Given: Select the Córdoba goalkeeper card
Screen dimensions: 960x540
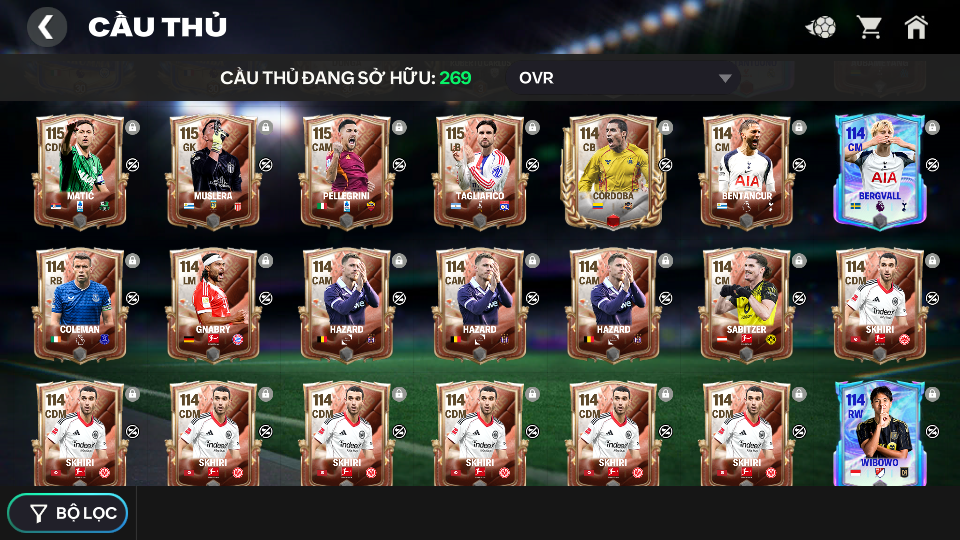Looking at the screenshot, I should coord(612,172).
